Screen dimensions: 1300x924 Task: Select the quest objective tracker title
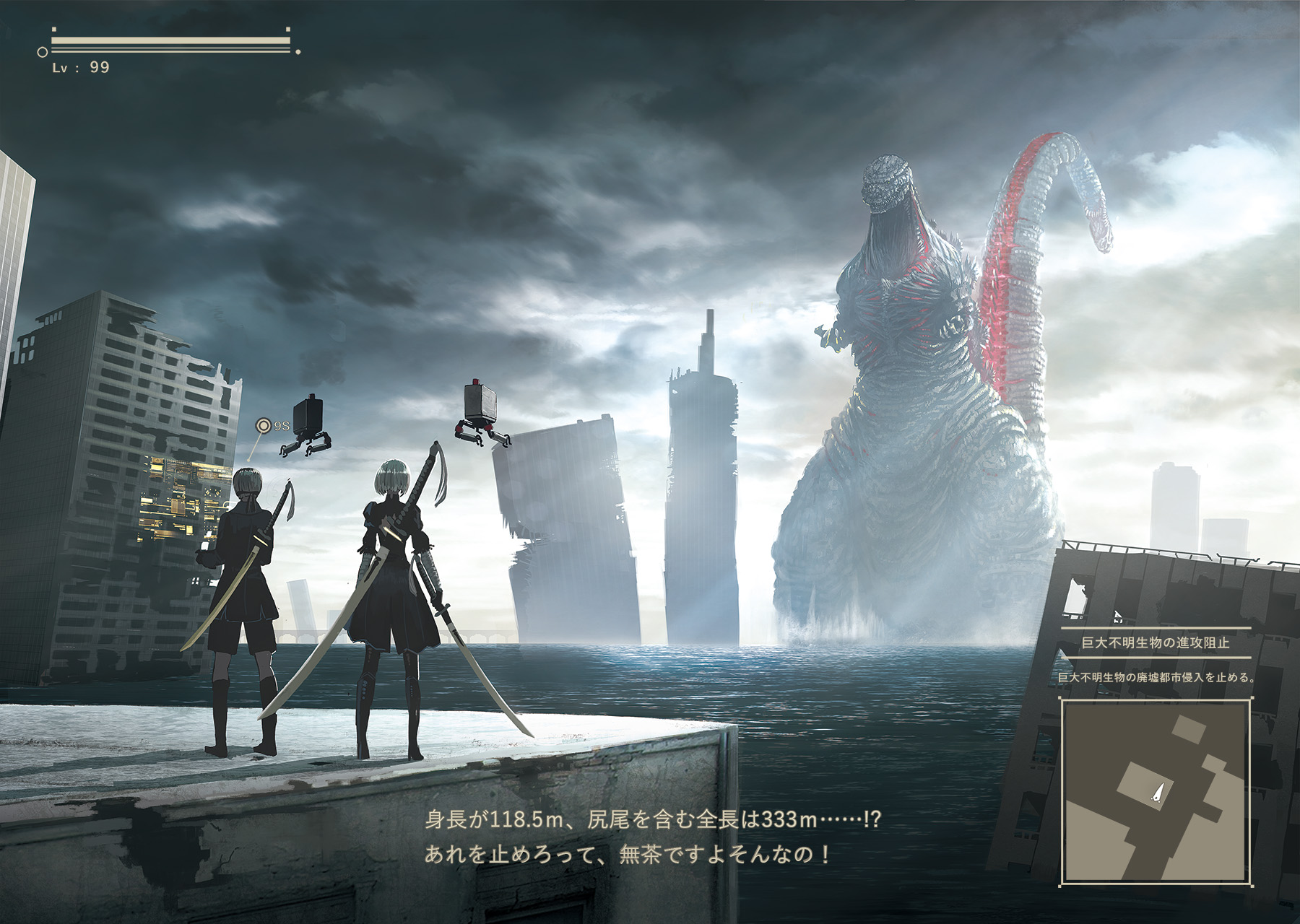(1155, 642)
